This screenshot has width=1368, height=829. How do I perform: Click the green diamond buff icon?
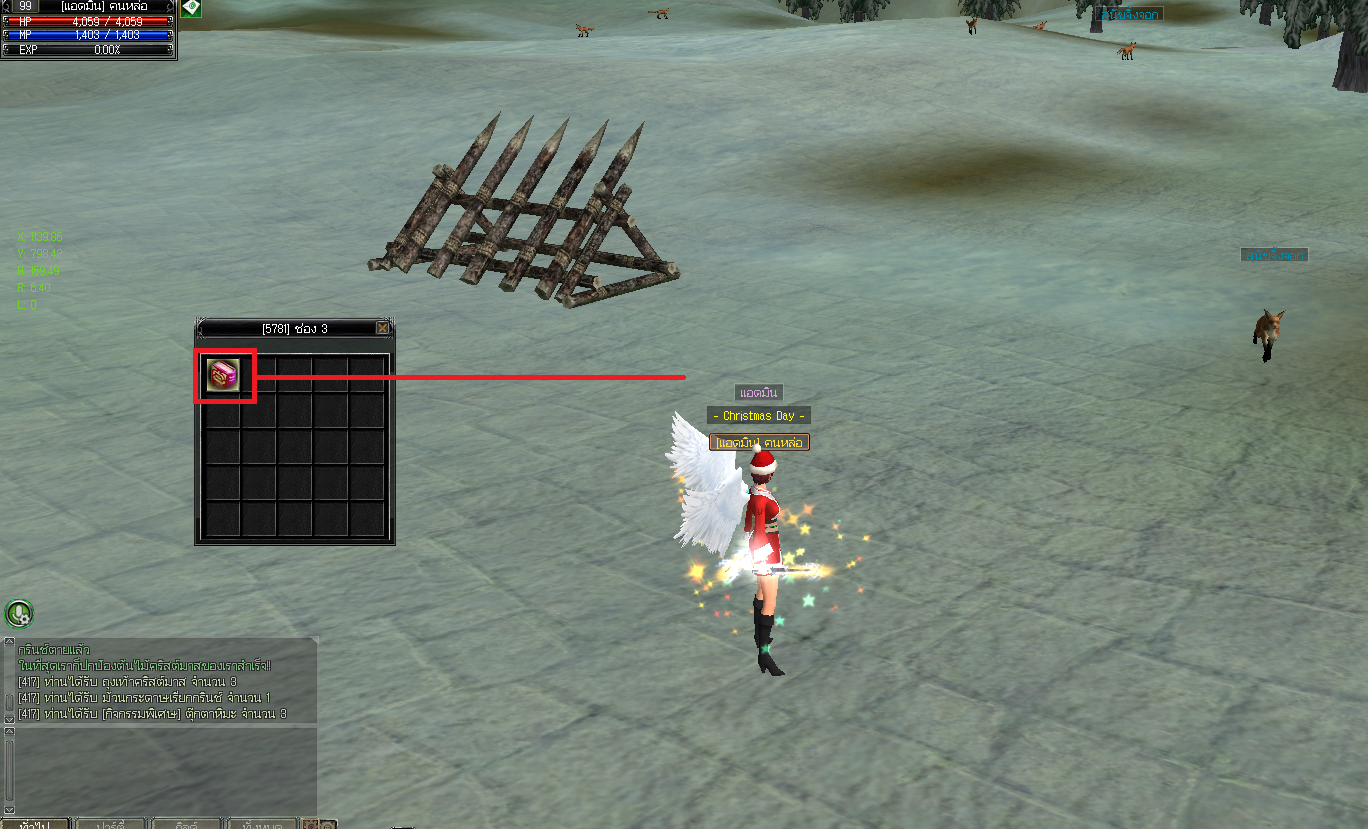(191, 8)
